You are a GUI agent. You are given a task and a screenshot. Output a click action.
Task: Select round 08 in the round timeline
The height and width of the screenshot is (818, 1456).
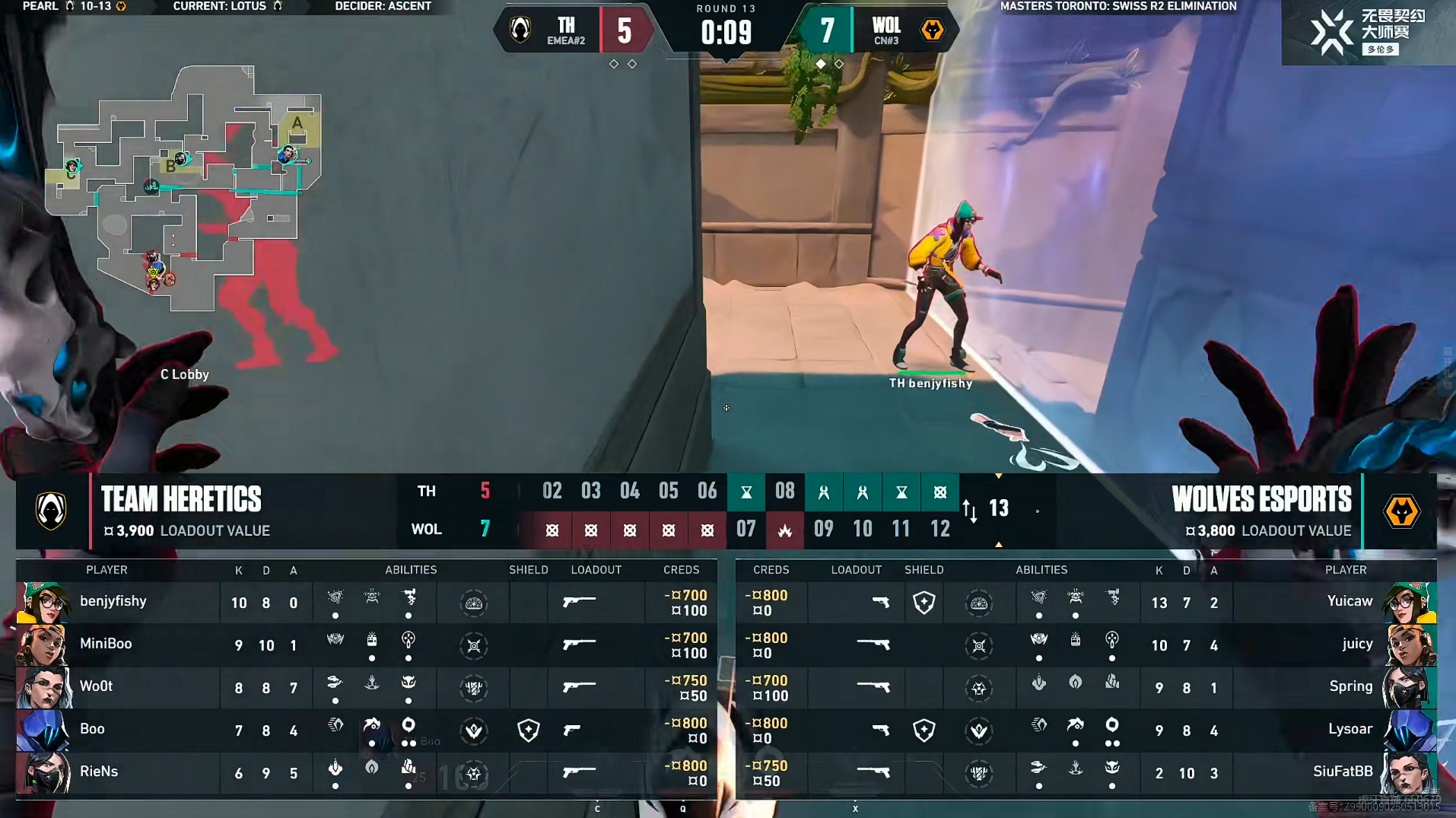click(x=784, y=492)
